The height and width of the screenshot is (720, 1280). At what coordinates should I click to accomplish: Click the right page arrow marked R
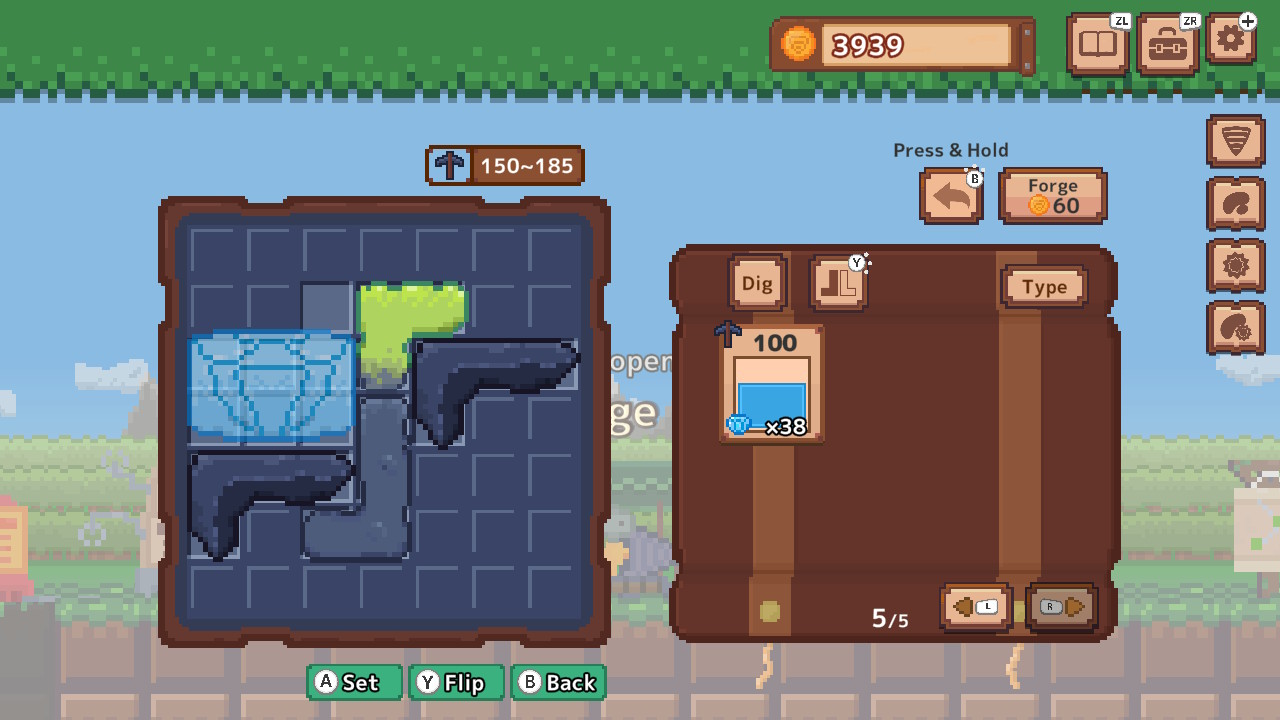click(x=1060, y=607)
